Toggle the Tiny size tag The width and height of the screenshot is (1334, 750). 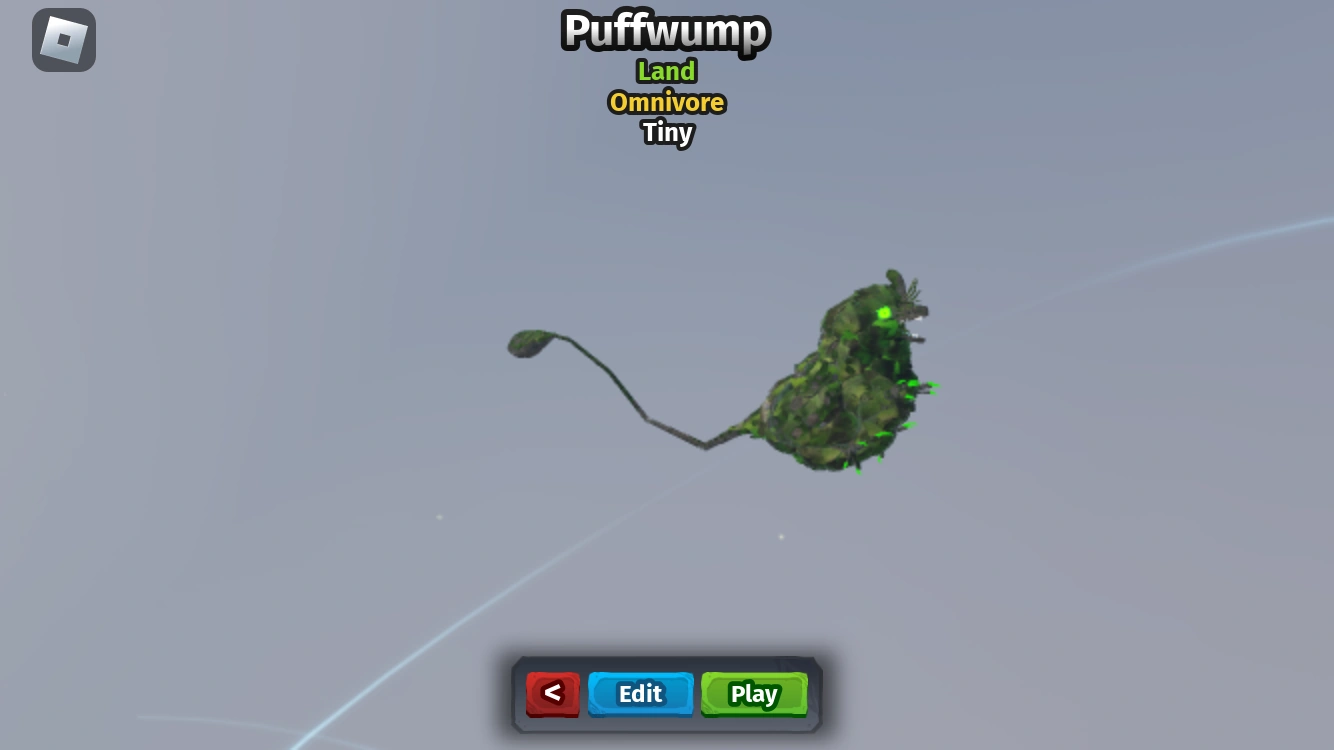coord(666,133)
